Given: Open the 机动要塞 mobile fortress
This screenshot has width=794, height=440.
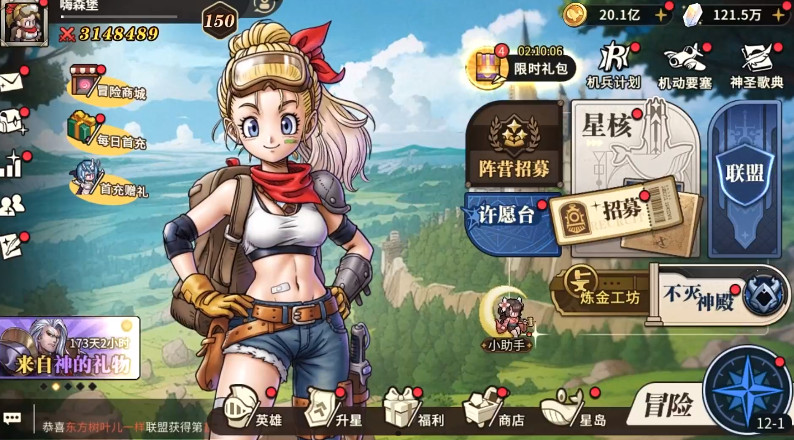Looking at the screenshot, I should [685, 66].
